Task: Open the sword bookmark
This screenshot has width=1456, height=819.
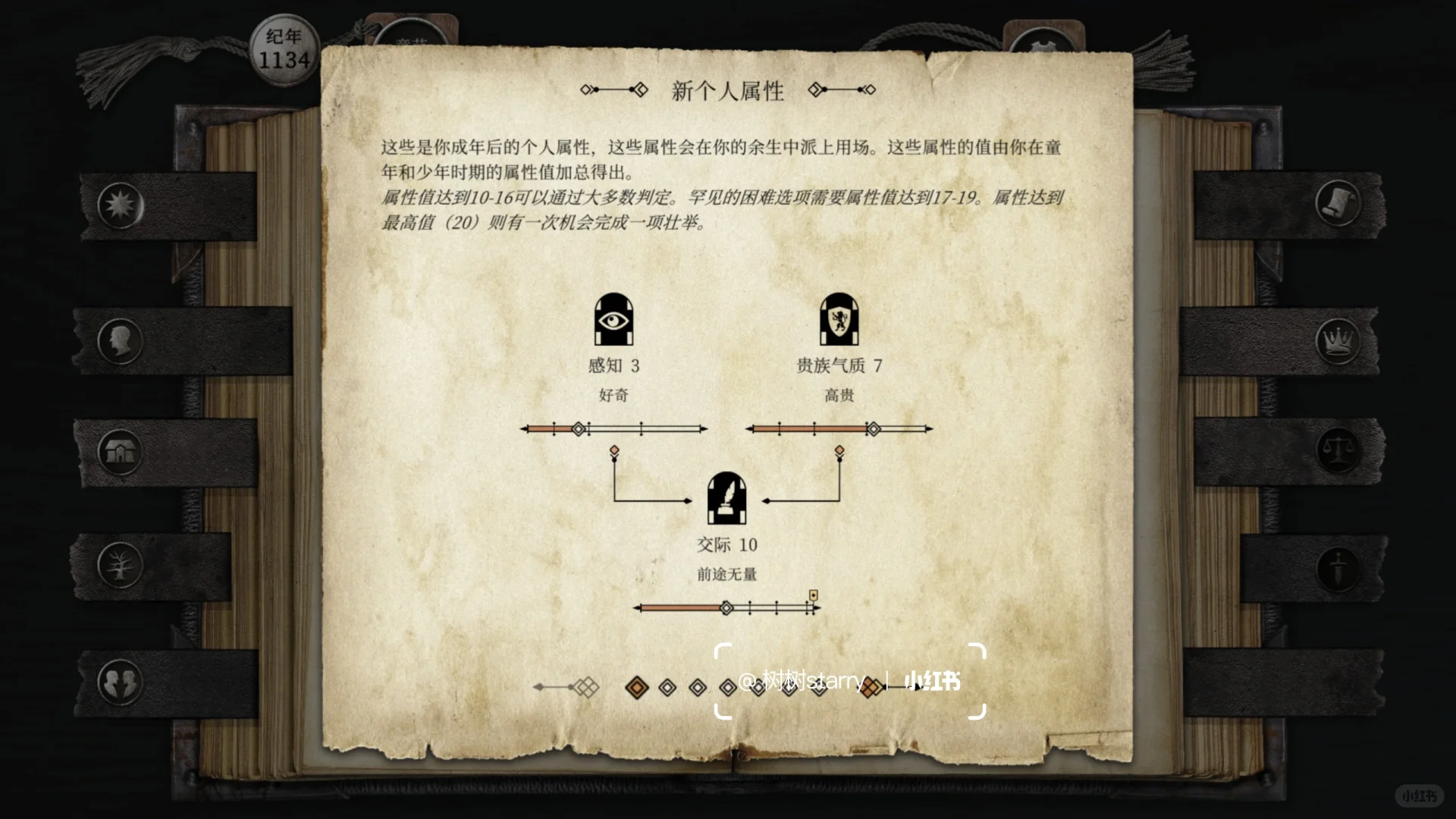Action: point(1339,569)
